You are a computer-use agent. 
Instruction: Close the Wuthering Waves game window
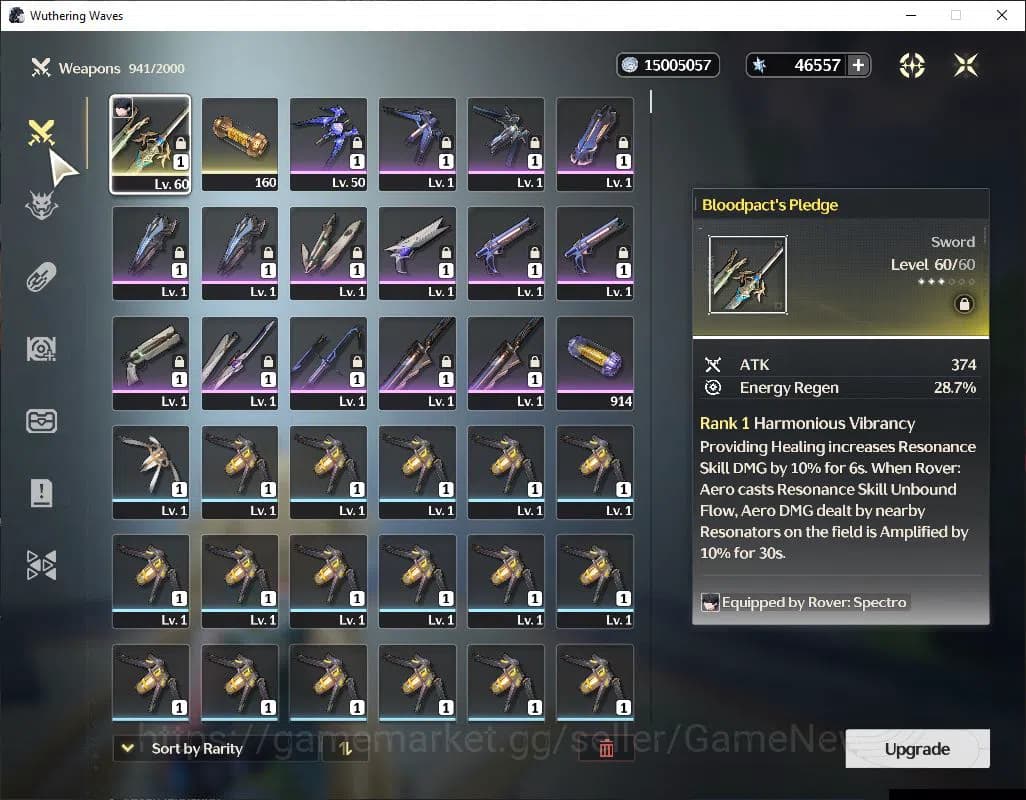click(1002, 15)
